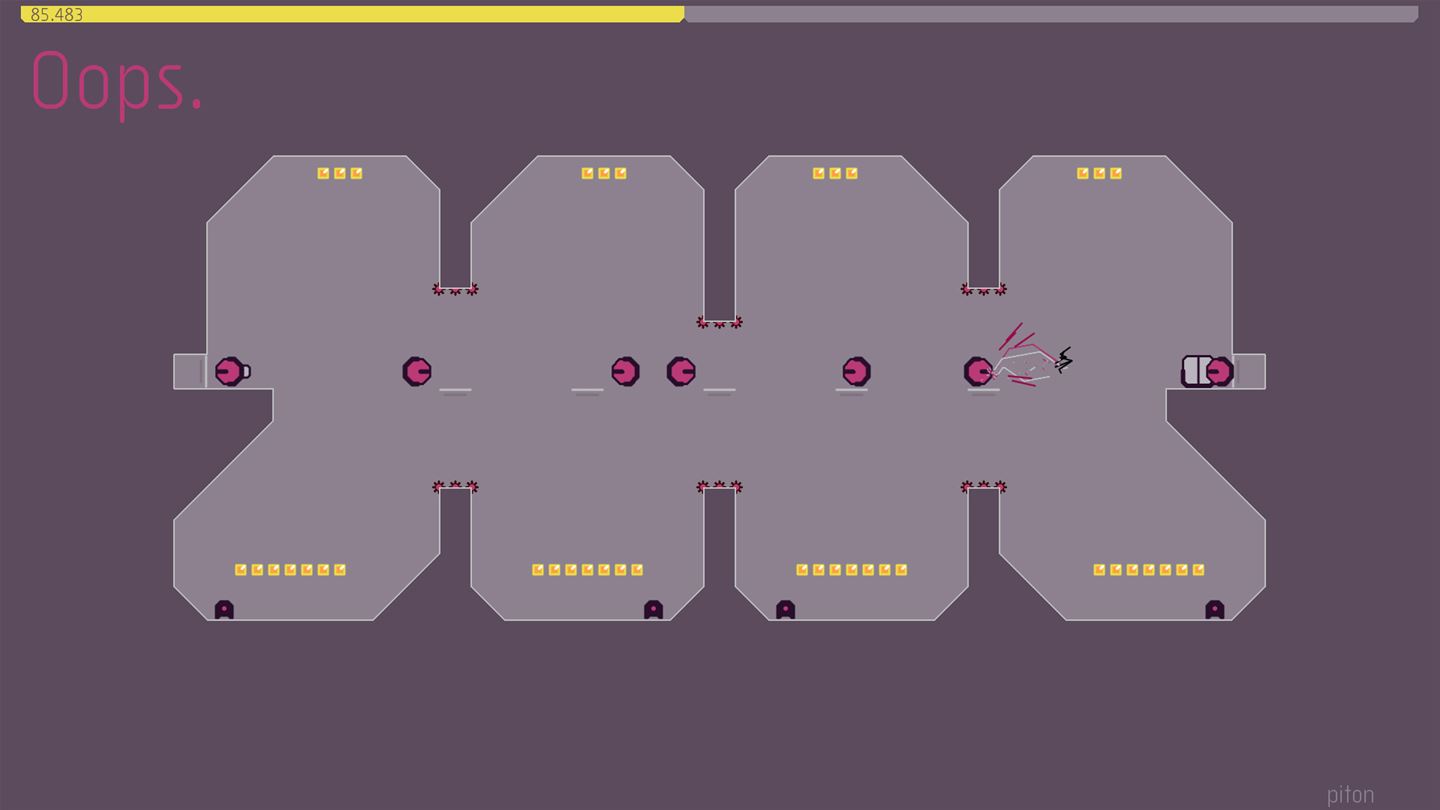Click the electric spark near the ninja
Screen dimensions: 1440x810
point(1063,358)
